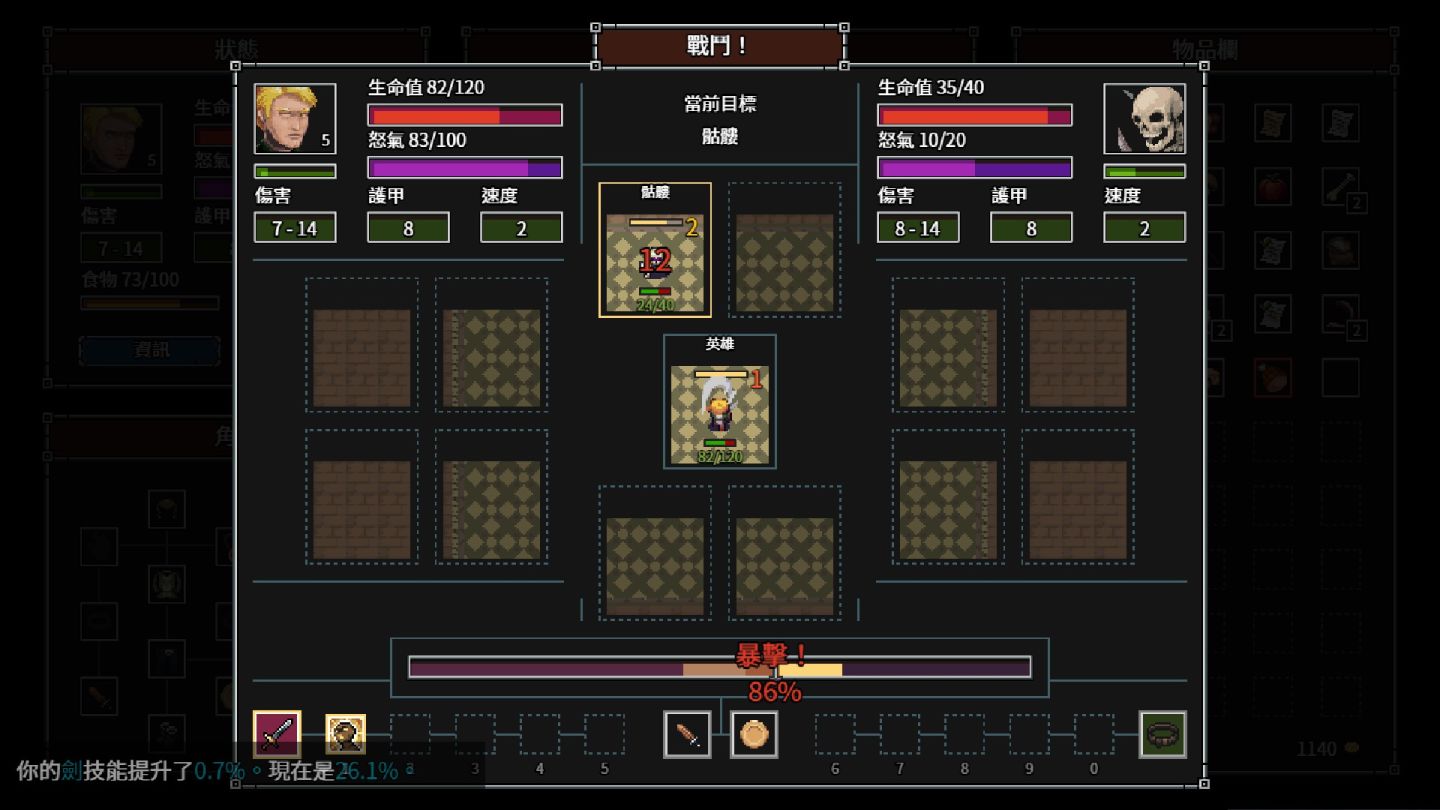The image size is (1440, 810).
Task: Select the equipped dagger weapon slot
Action: (x=688, y=735)
